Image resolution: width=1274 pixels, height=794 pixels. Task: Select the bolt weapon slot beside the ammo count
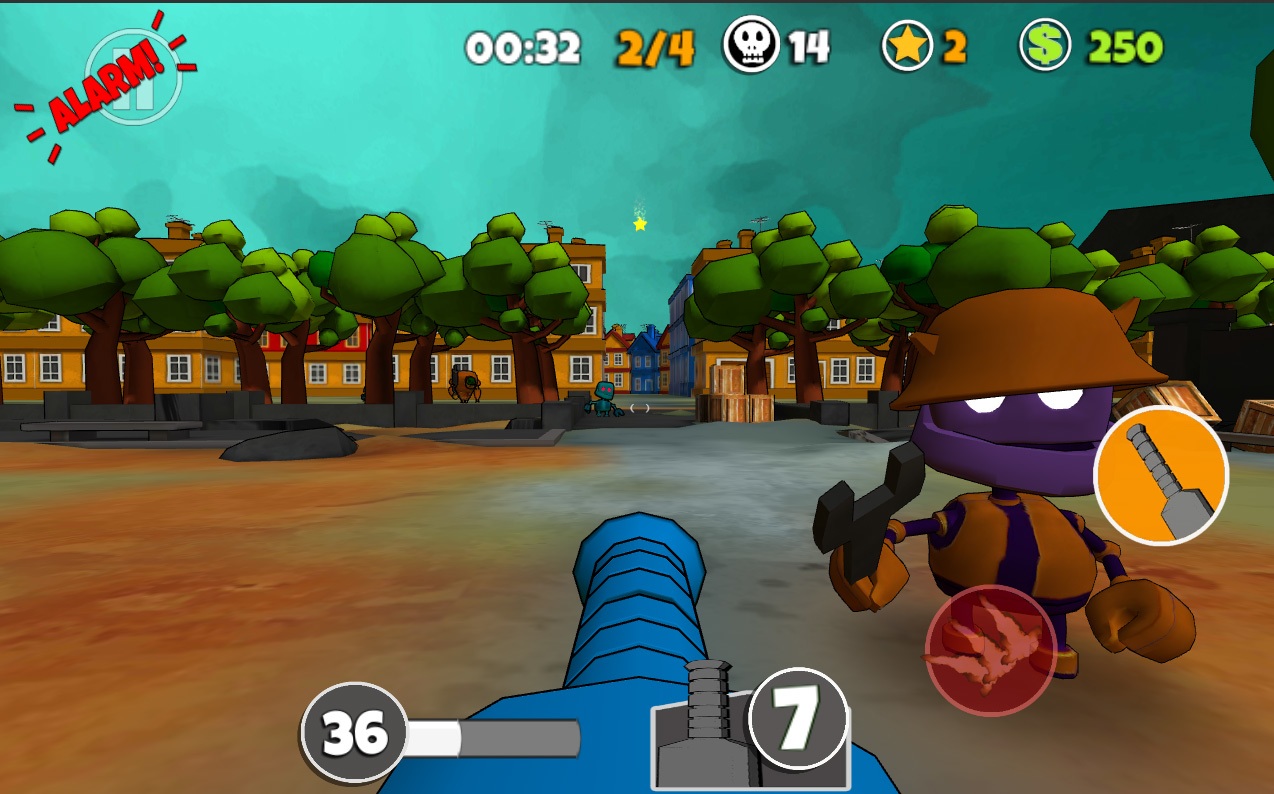pyautogui.click(x=705, y=732)
